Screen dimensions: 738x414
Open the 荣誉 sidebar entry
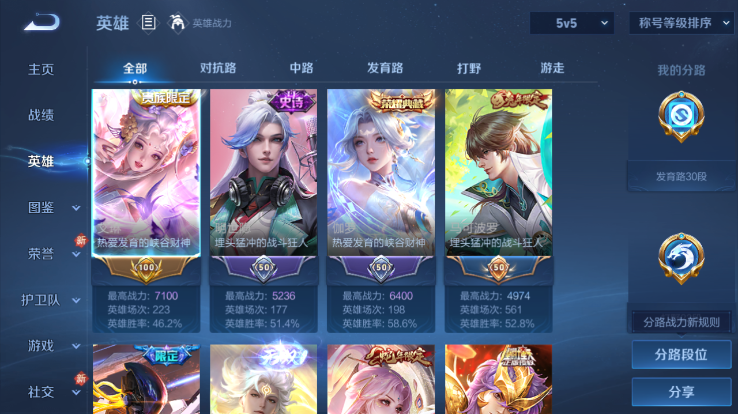pyautogui.click(x=41, y=253)
